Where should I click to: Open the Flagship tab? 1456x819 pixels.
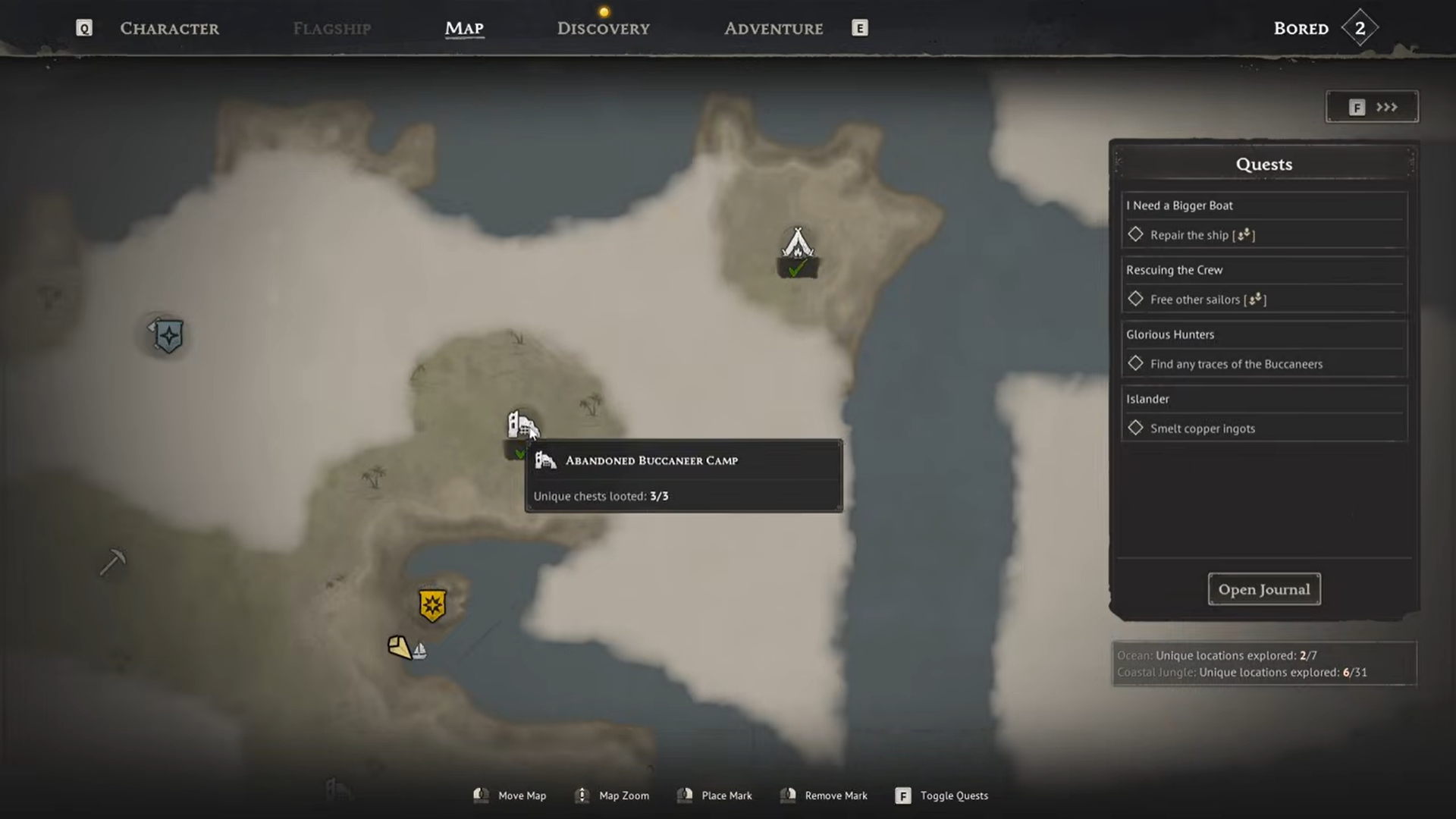point(331,29)
